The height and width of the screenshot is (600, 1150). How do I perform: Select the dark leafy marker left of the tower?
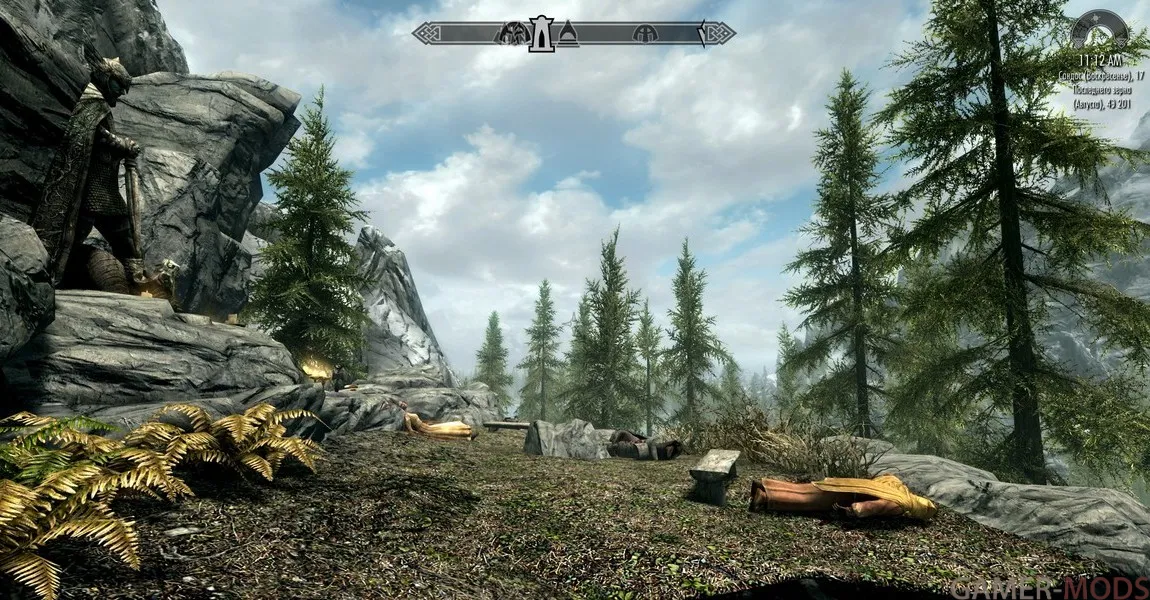(514, 34)
